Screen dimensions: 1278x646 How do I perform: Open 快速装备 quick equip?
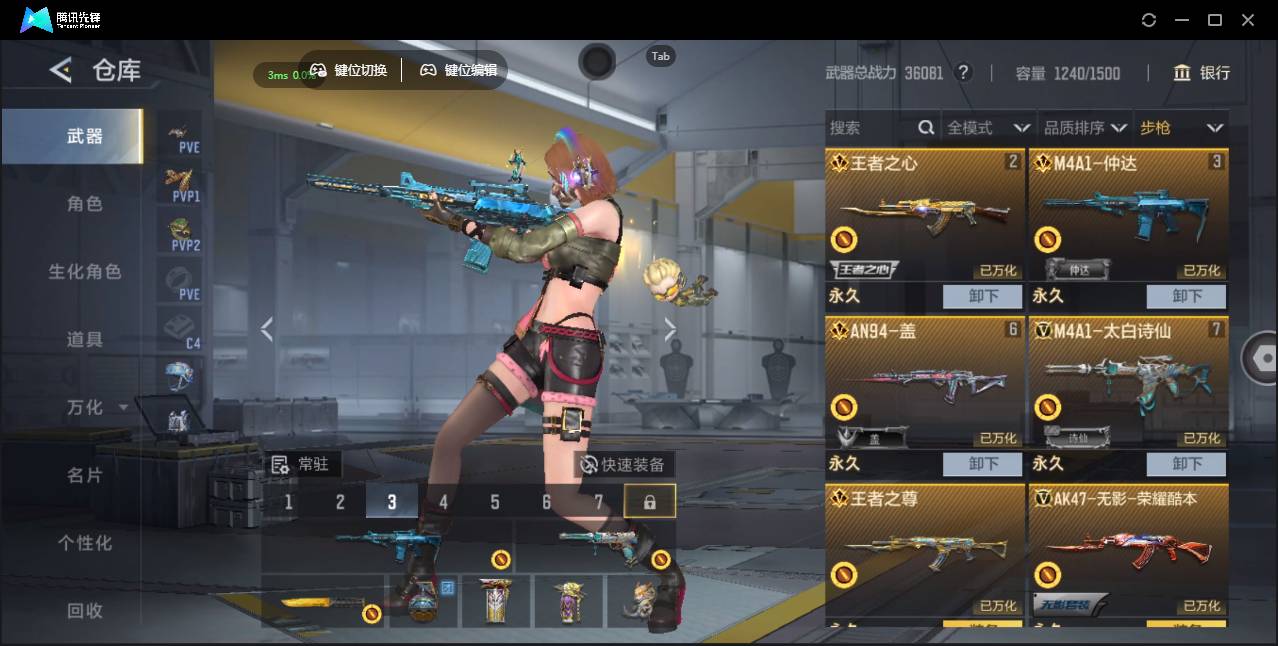click(x=624, y=465)
